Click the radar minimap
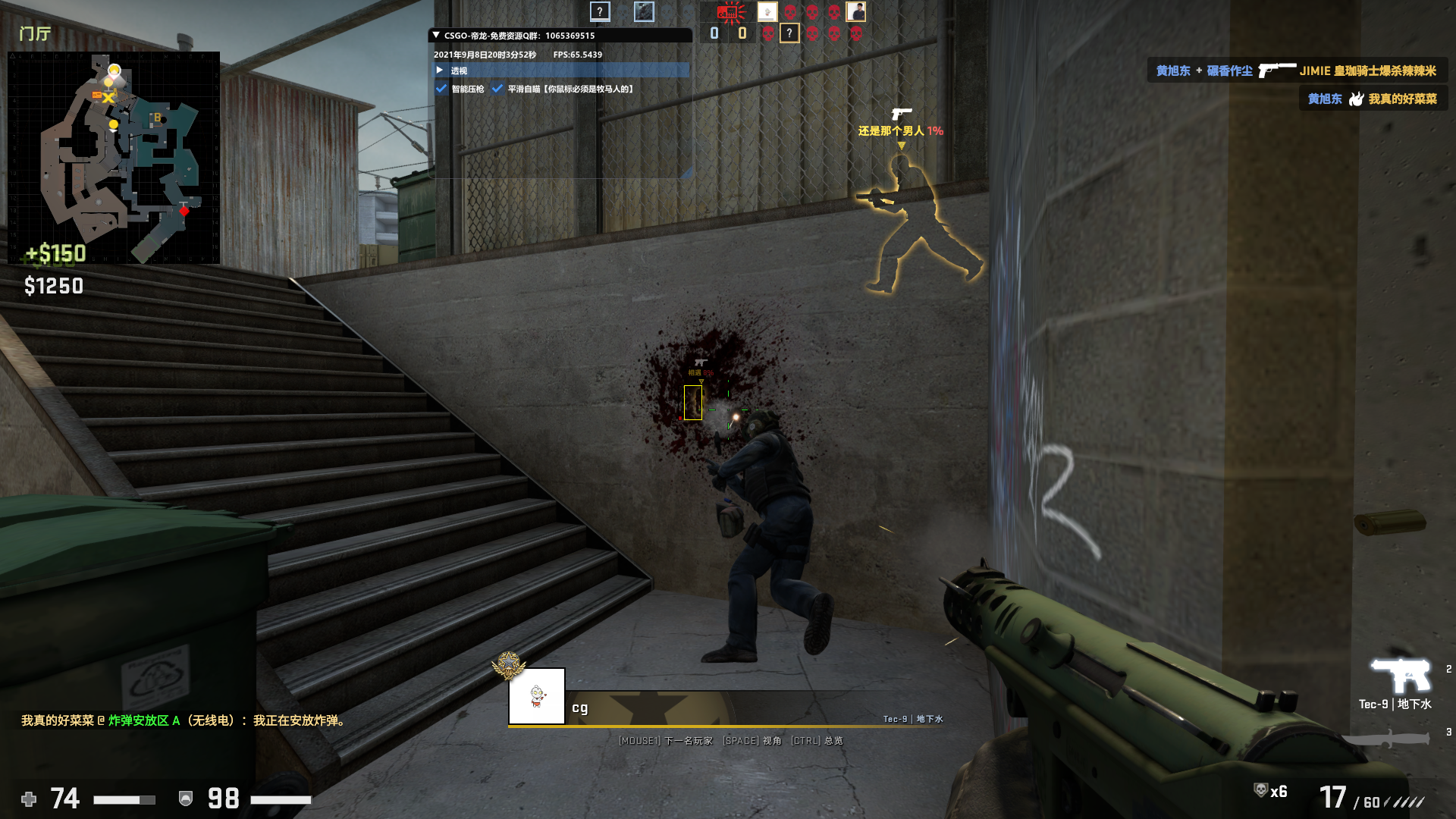 pyautogui.click(x=114, y=158)
